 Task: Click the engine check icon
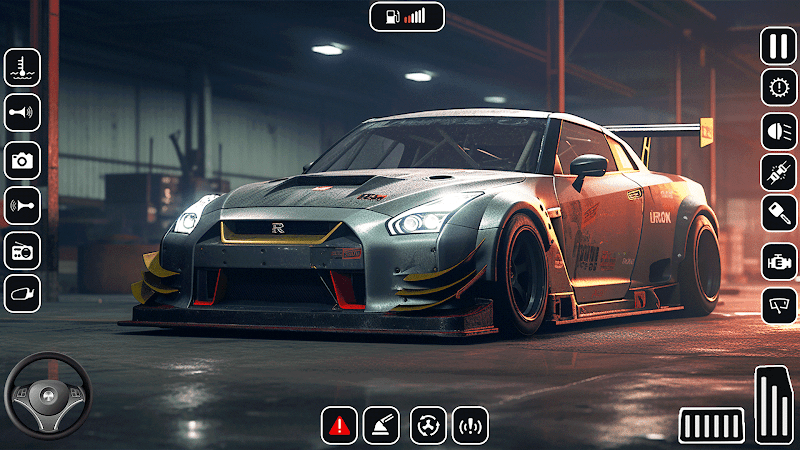(778, 261)
